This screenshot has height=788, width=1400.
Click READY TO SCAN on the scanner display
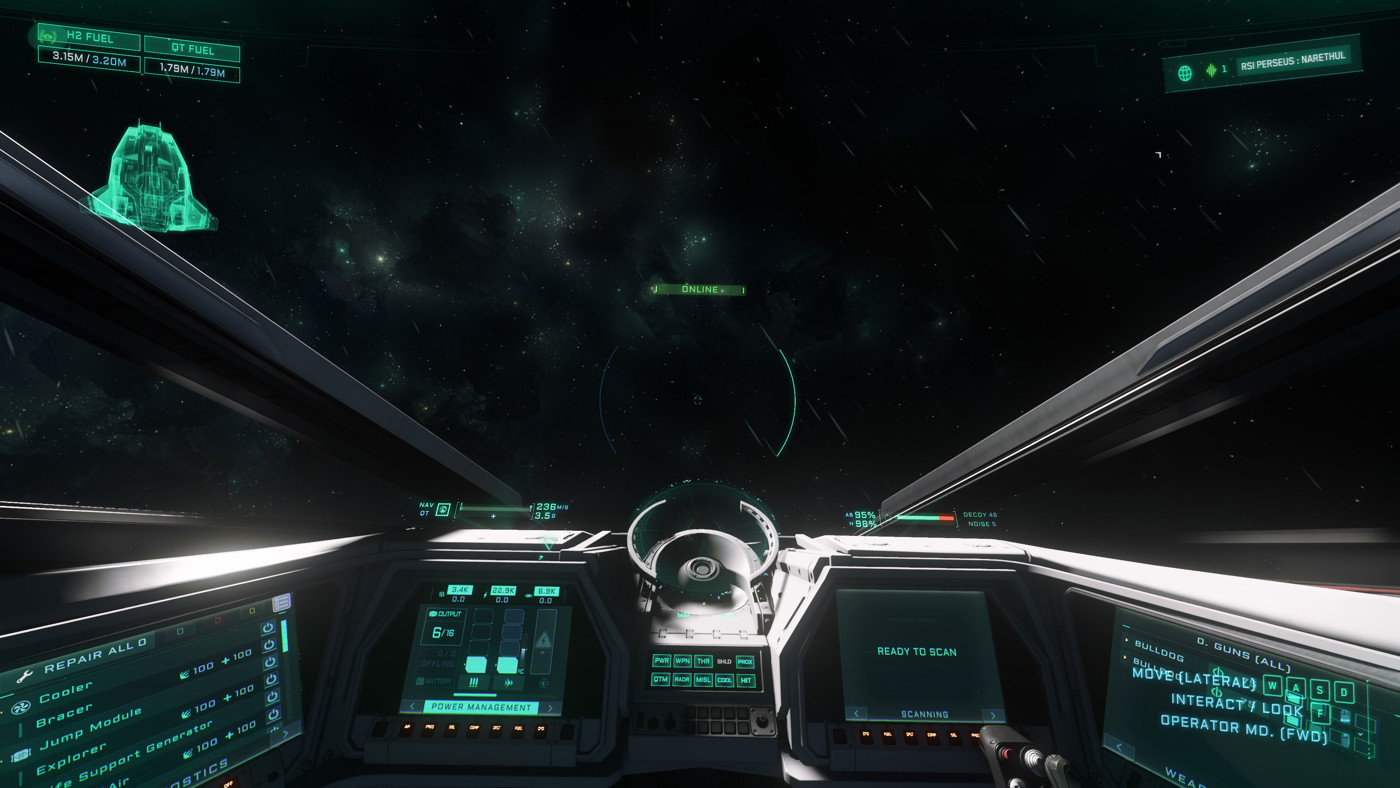point(915,652)
